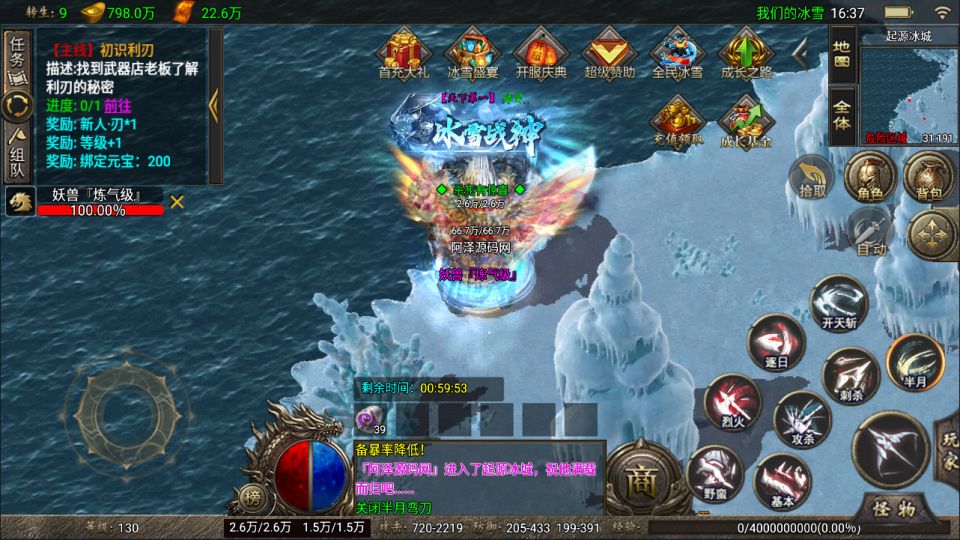
Task: Open the 背包 bag
Action: [923, 177]
